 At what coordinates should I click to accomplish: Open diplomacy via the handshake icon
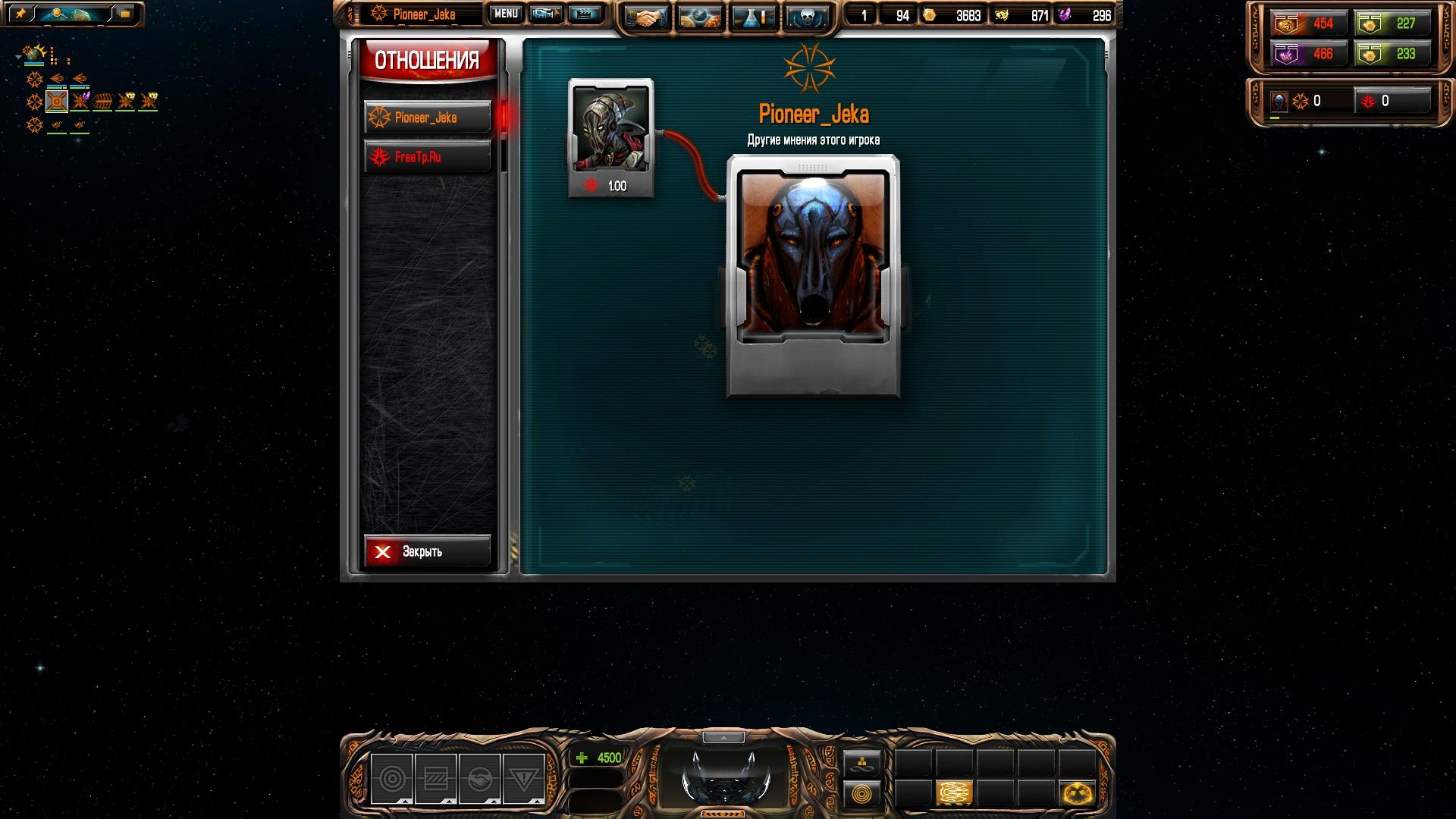[646, 17]
